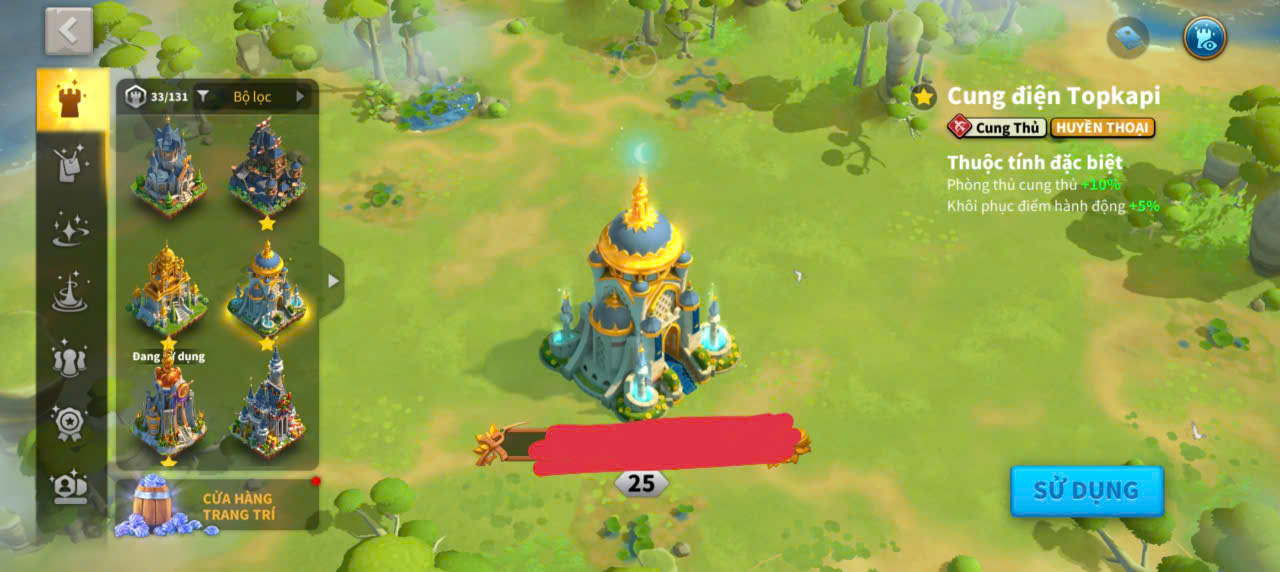Select the dark-roofed village castle skin
Viewport: 1280px width, 572px height.
click(267, 166)
